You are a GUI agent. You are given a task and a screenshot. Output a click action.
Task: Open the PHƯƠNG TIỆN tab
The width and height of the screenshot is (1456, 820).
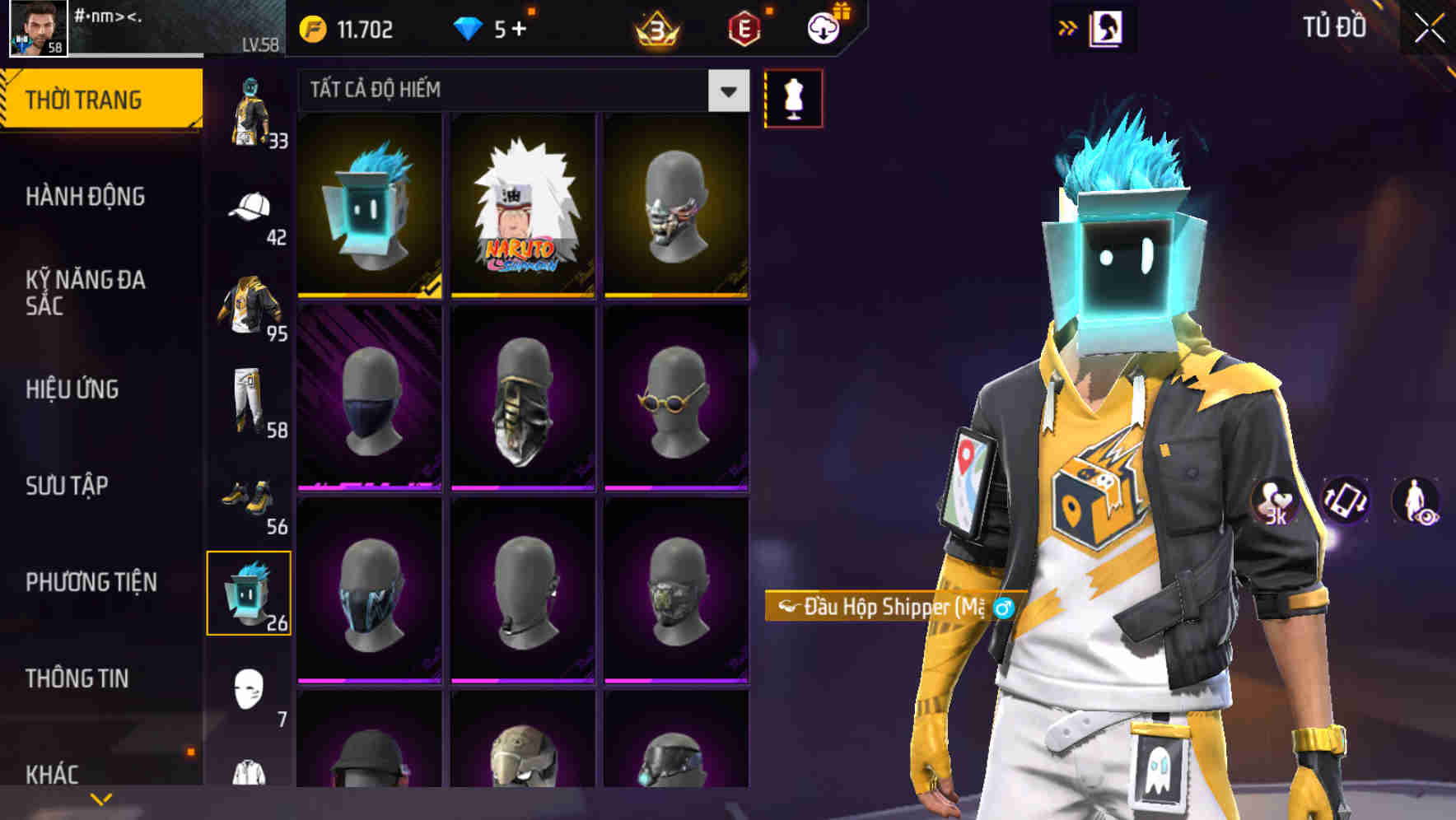[91, 580]
